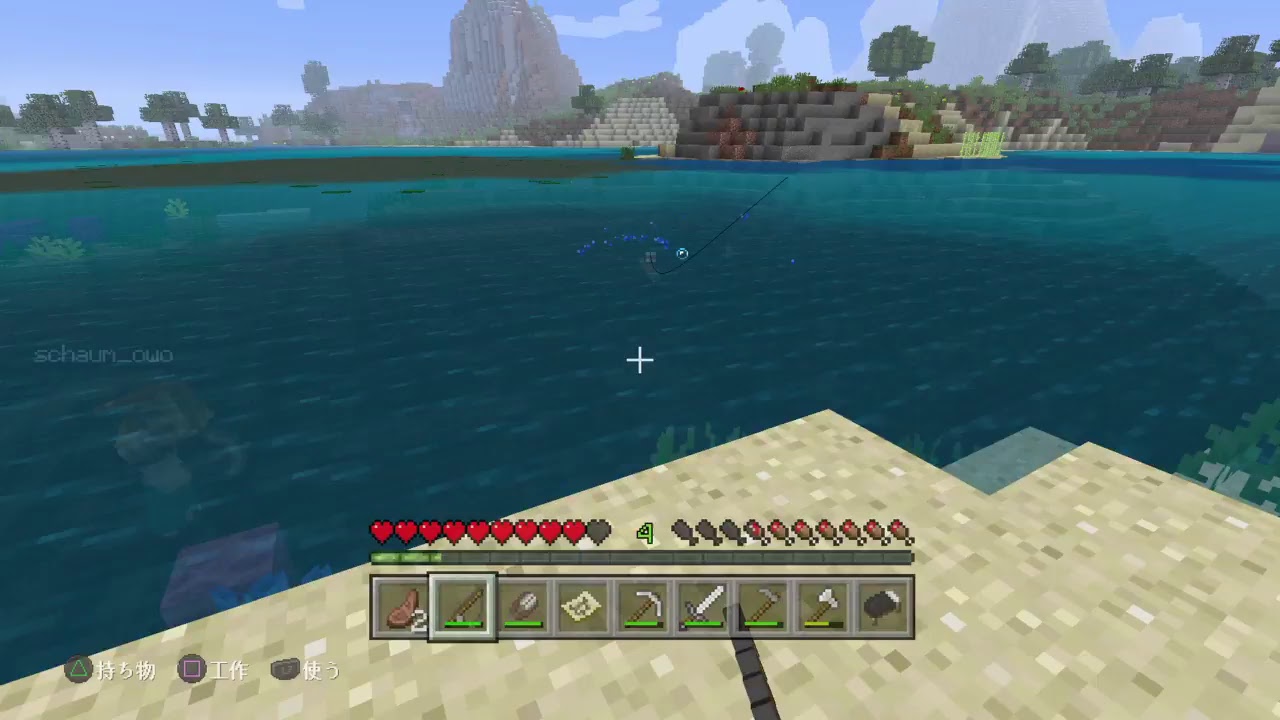Click the fishing bobber in the water
Viewport: 1280px width, 720px height.
tap(681, 254)
